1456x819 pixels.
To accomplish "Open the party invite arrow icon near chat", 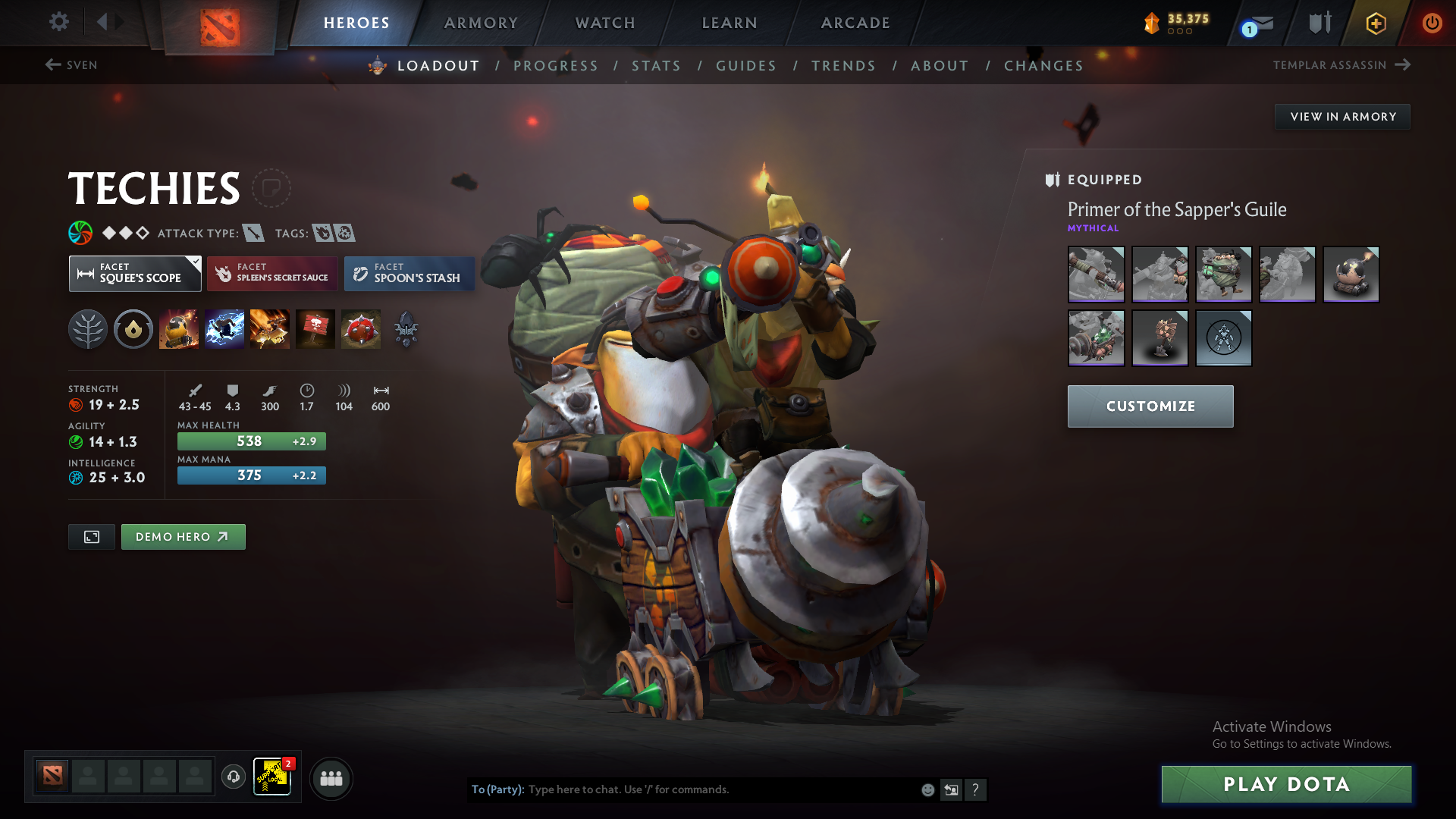I will (951, 789).
